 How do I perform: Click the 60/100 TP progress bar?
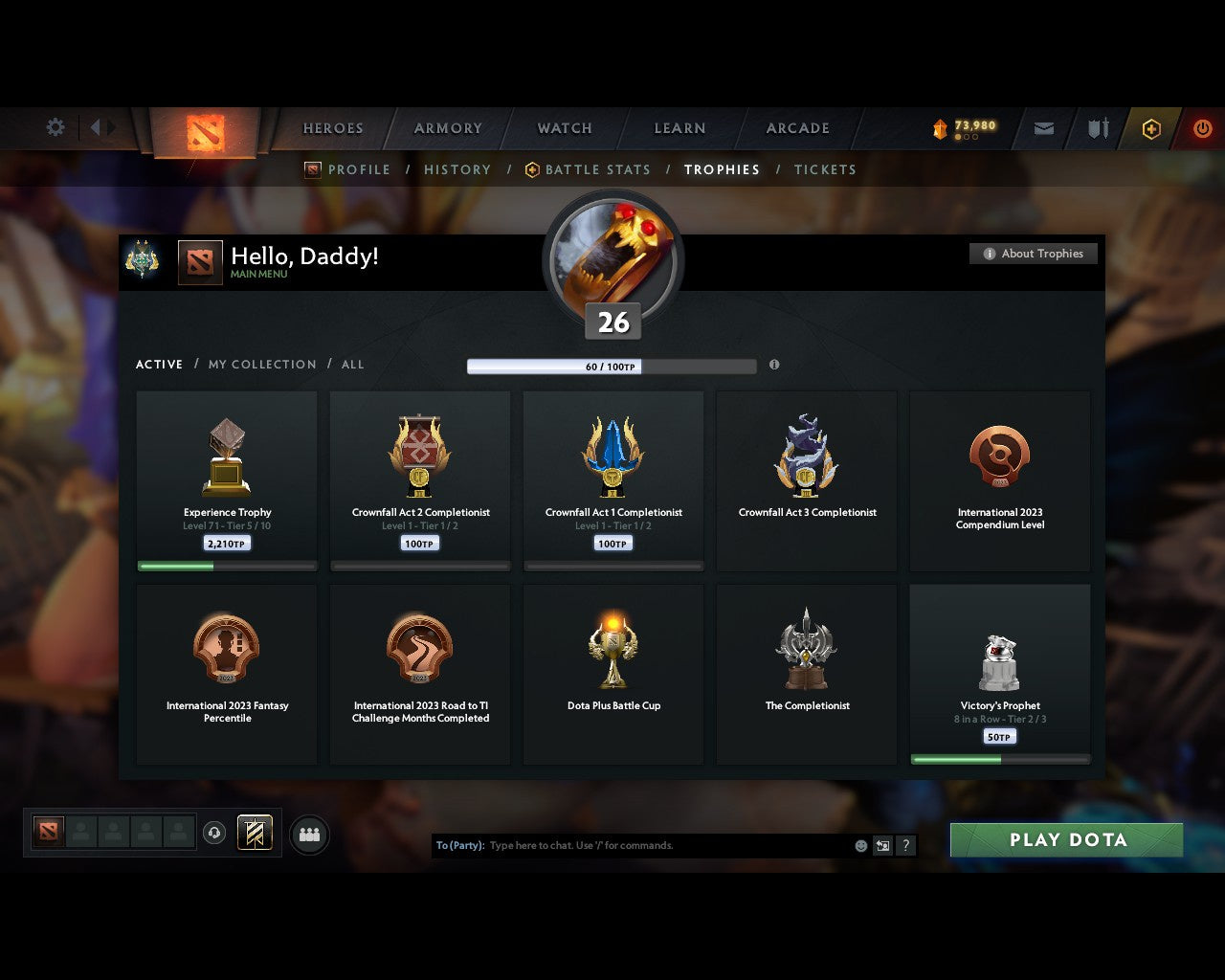tap(611, 366)
